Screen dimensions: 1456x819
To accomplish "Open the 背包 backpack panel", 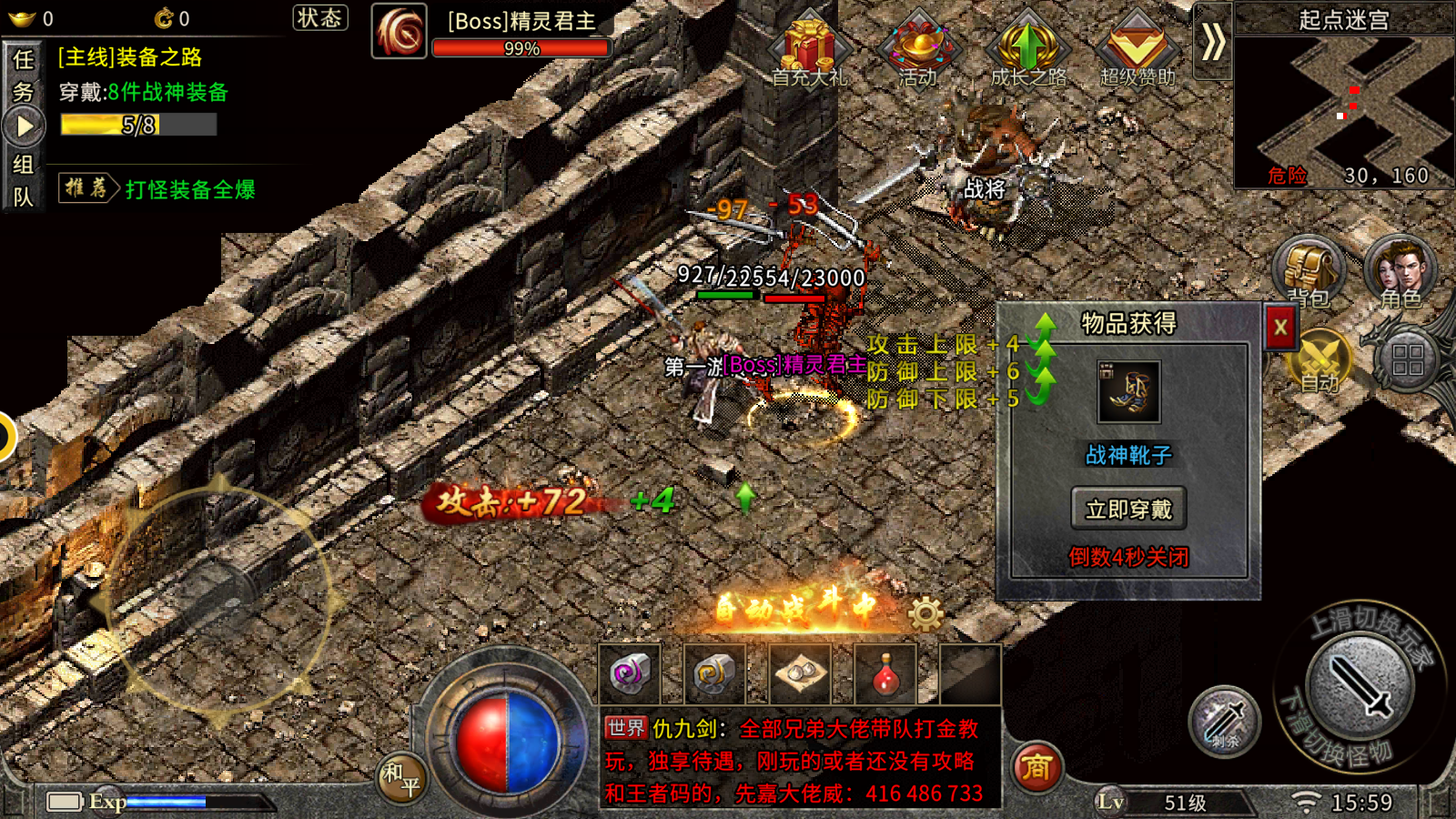I will coord(1308,271).
